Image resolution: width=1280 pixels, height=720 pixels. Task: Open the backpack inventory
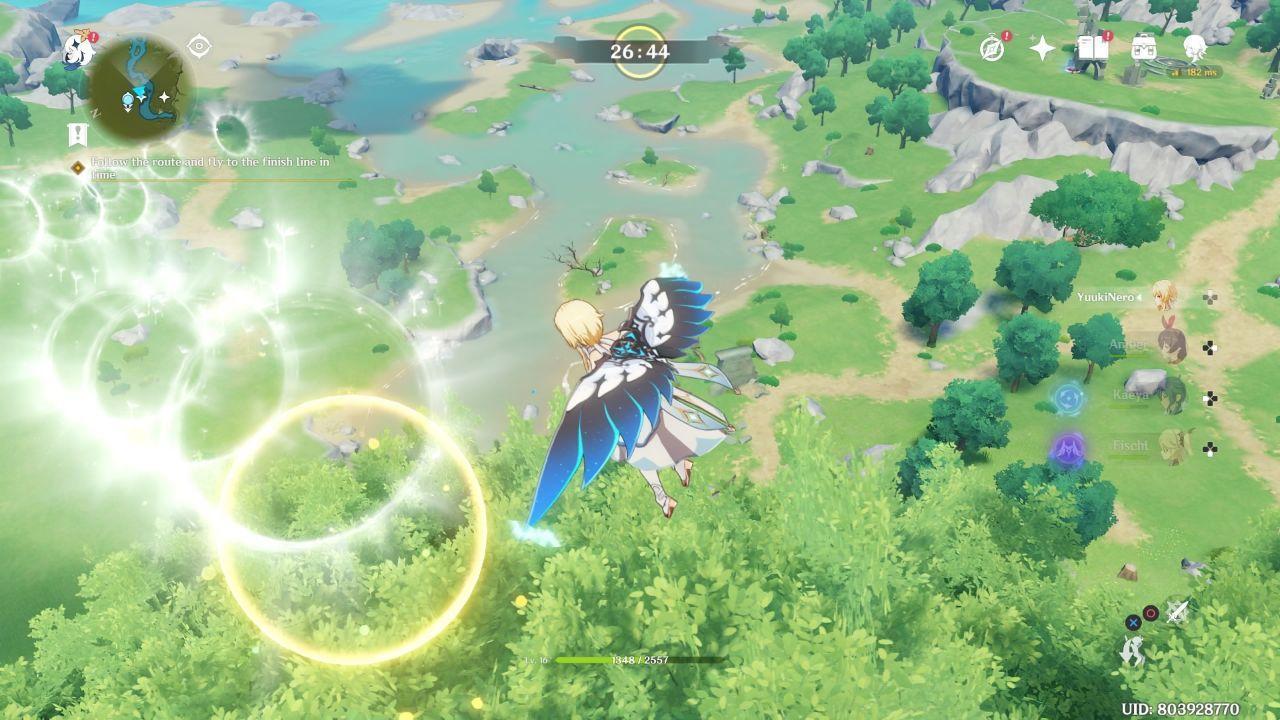click(x=1143, y=48)
